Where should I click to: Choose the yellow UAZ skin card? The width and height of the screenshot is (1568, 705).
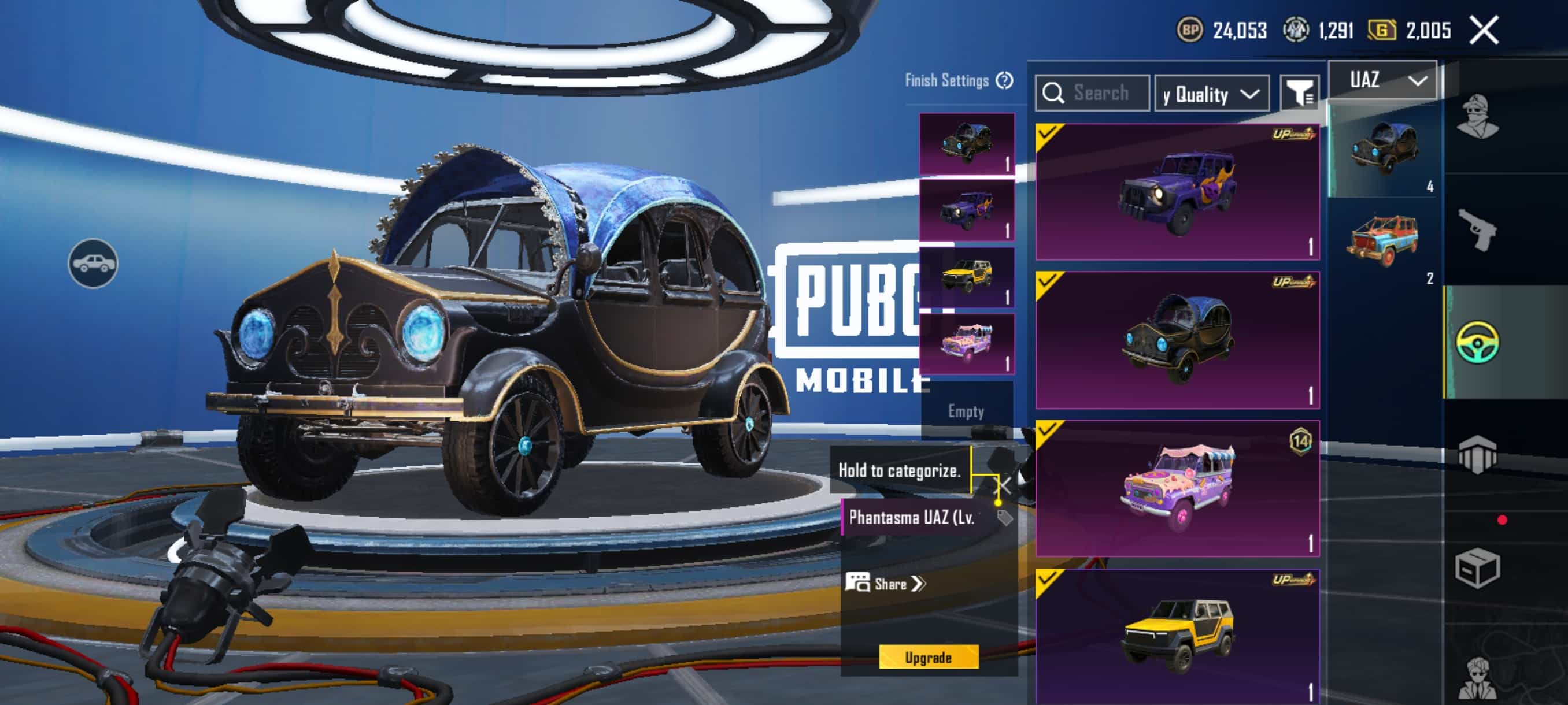[1177, 636]
